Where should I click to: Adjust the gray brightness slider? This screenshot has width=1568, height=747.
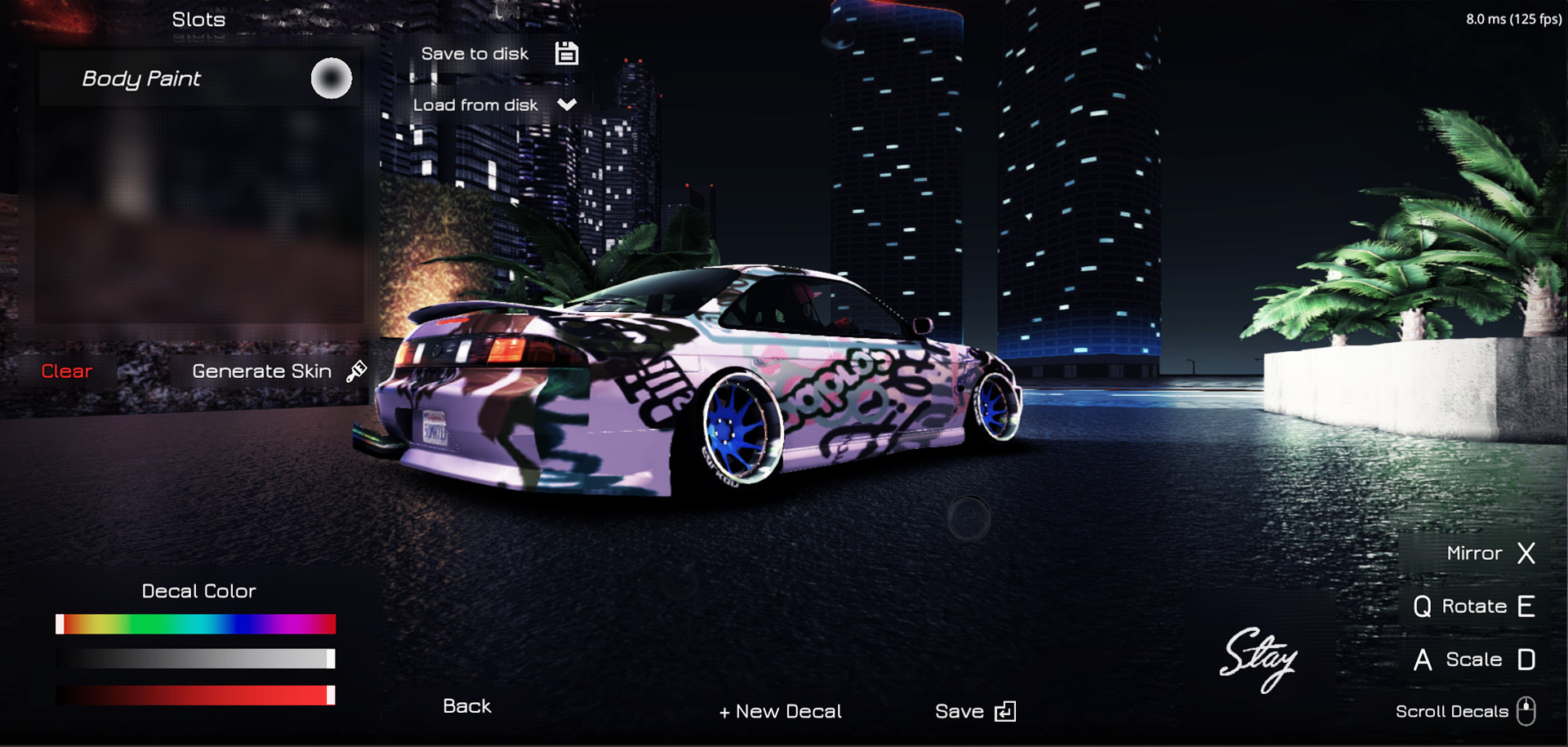tap(196, 659)
